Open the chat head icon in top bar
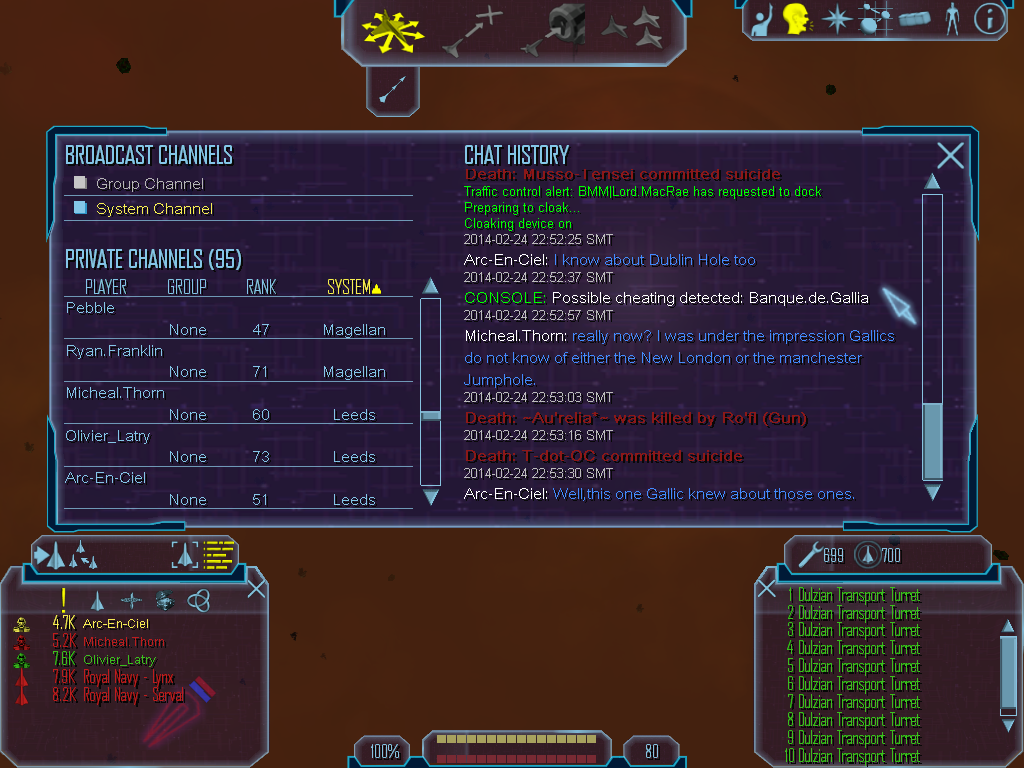Image resolution: width=1024 pixels, height=768 pixels. click(x=795, y=19)
